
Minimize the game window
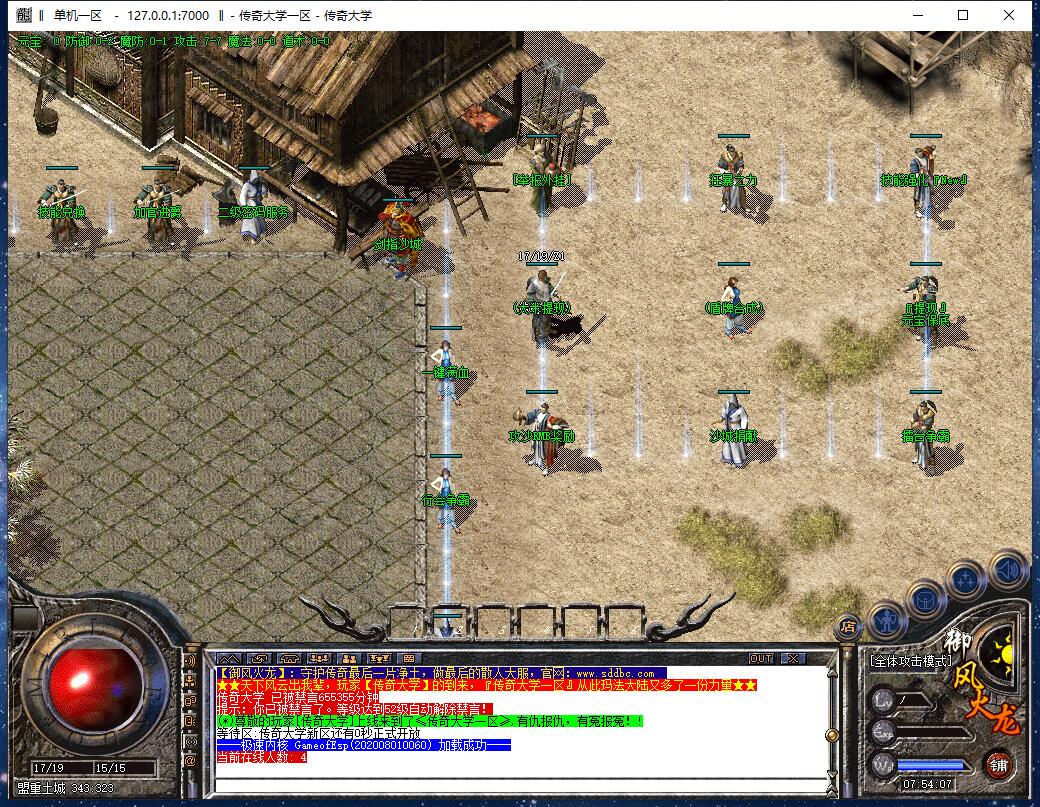tap(917, 15)
